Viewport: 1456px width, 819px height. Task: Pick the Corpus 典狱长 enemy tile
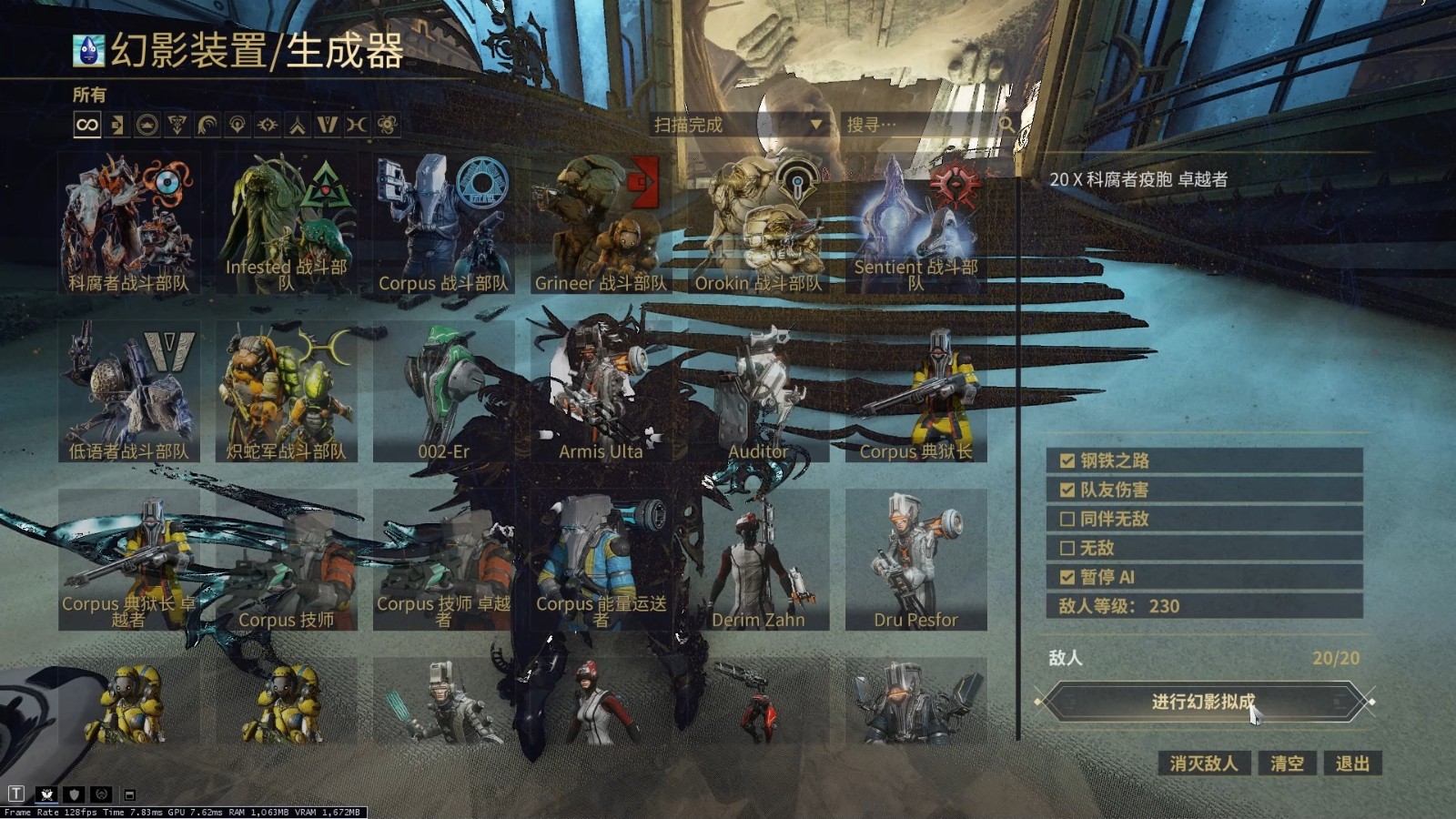point(915,391)
